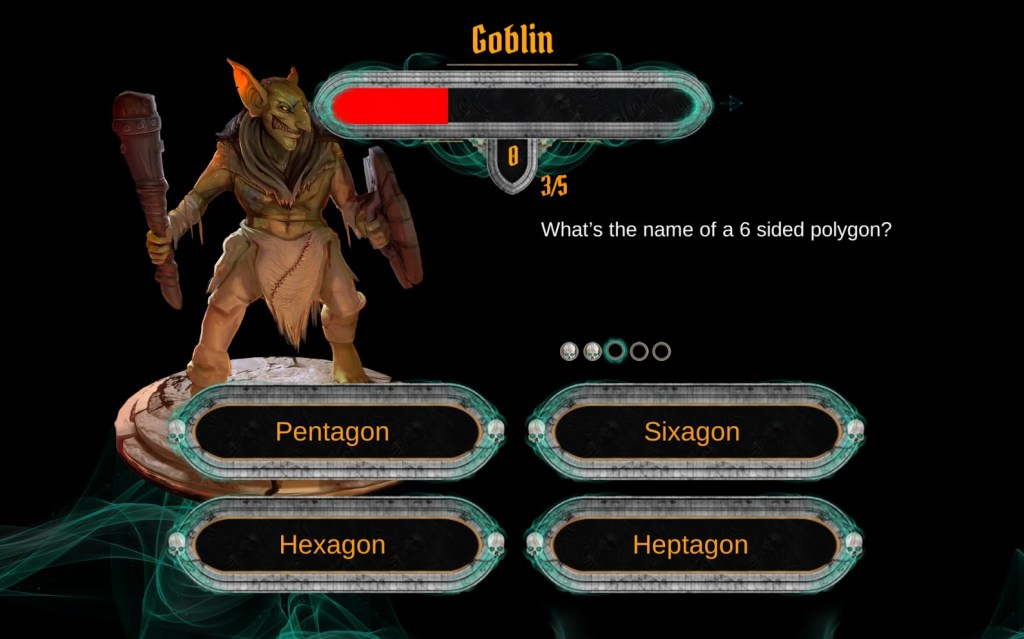Select the Sixagon answer

(x=692, y=432)
